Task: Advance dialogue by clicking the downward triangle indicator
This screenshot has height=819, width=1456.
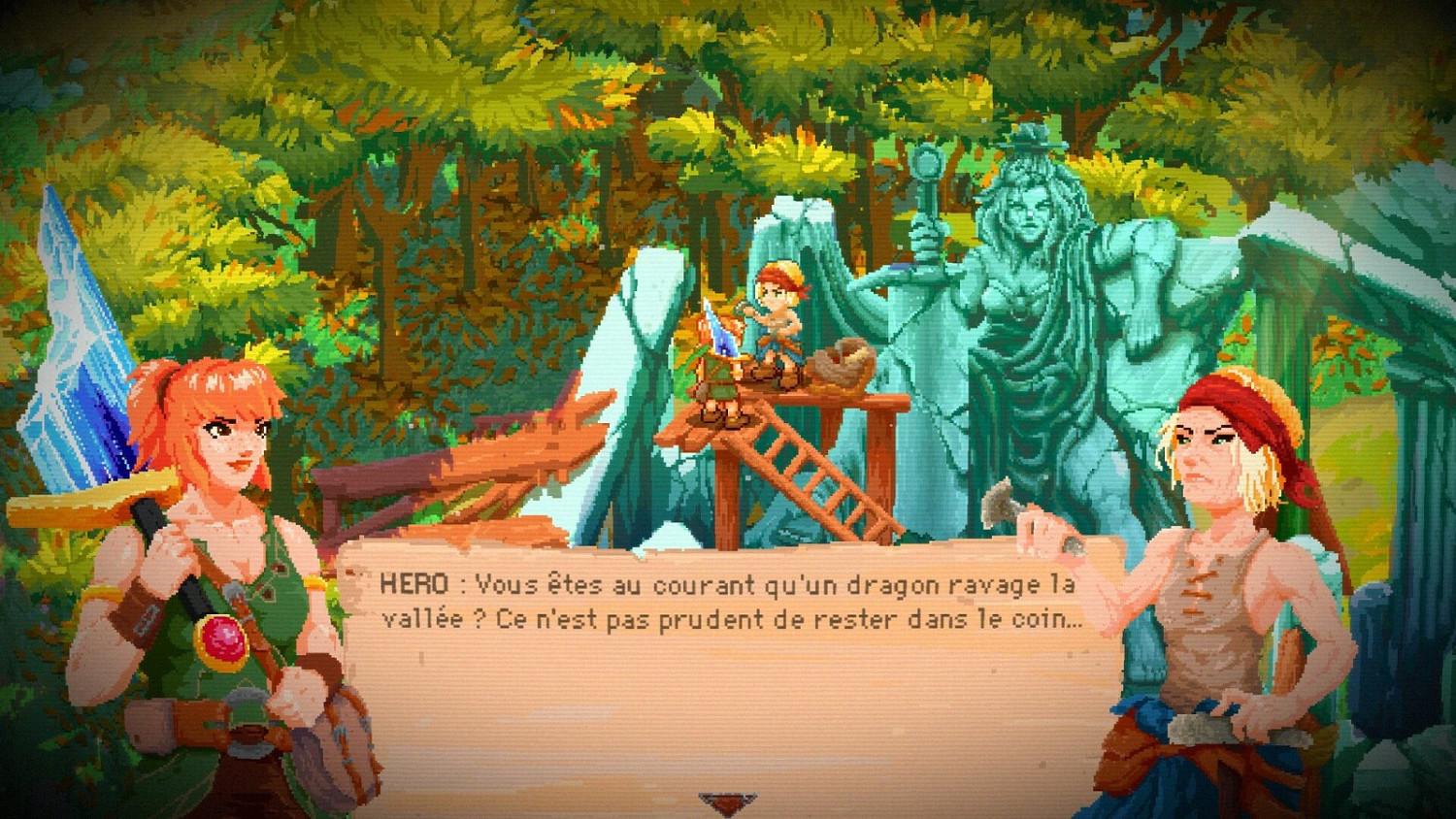Action: (x=726, y=801)
